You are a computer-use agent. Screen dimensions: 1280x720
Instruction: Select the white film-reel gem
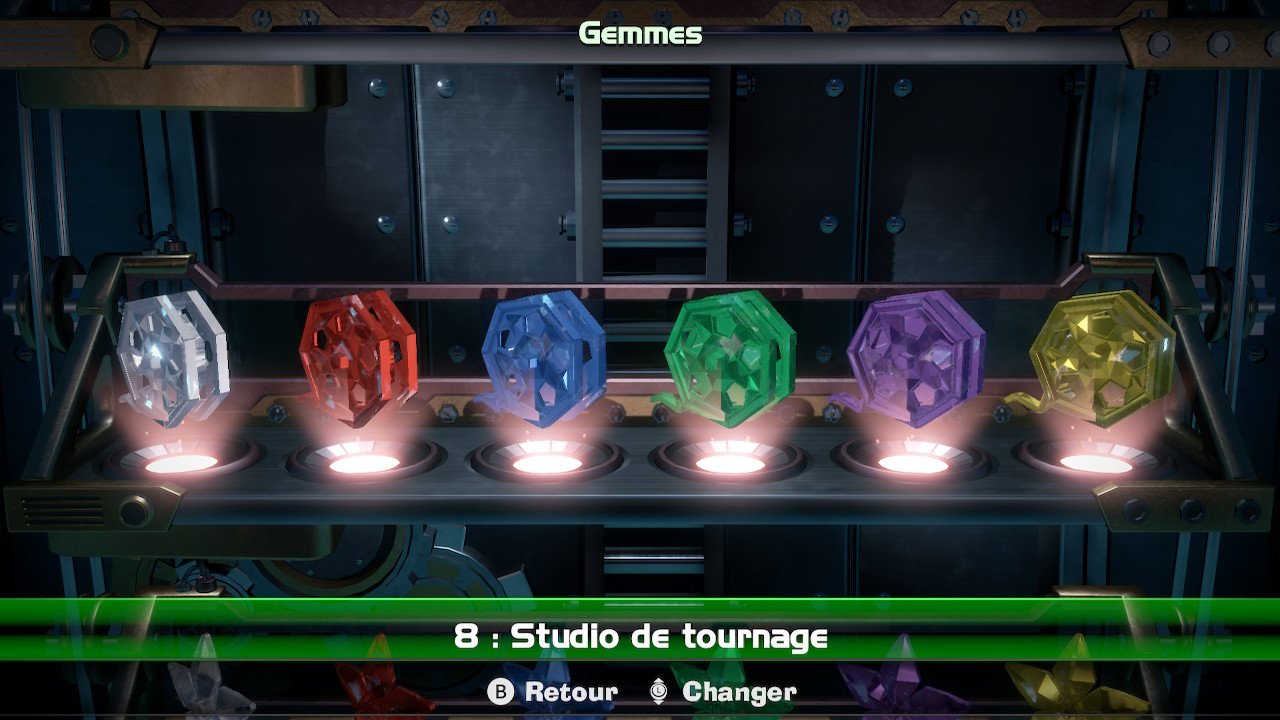173,355
